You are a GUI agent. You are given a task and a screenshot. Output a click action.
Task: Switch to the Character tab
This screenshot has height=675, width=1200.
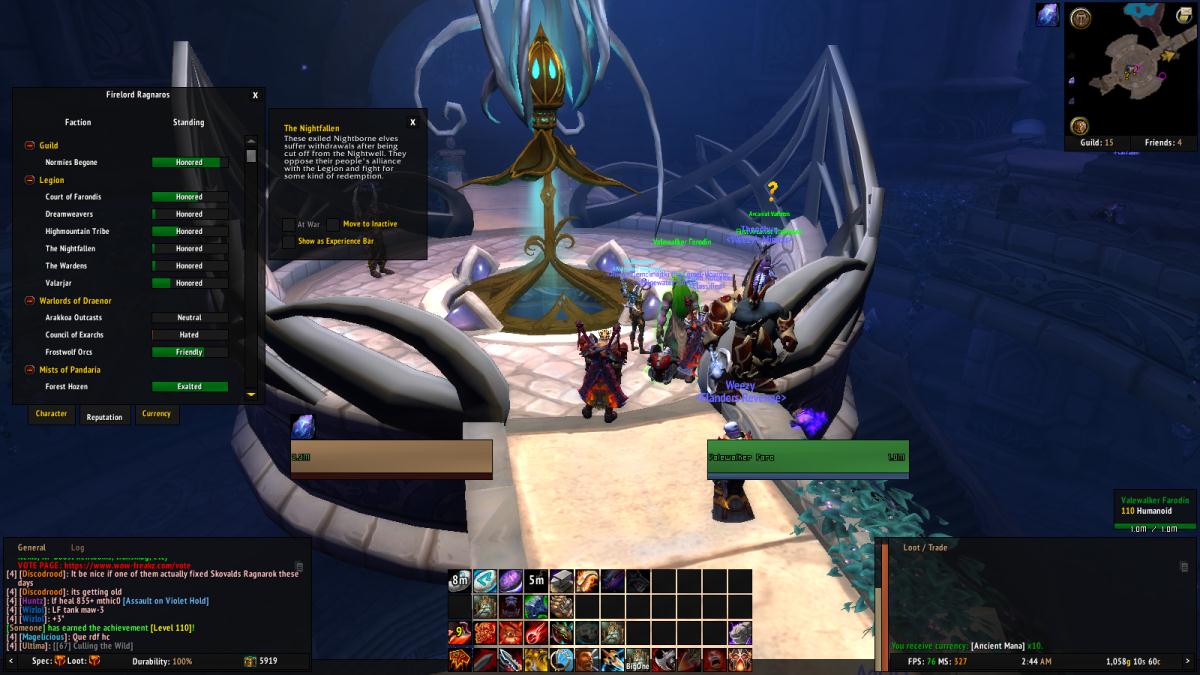pos(51,414)
